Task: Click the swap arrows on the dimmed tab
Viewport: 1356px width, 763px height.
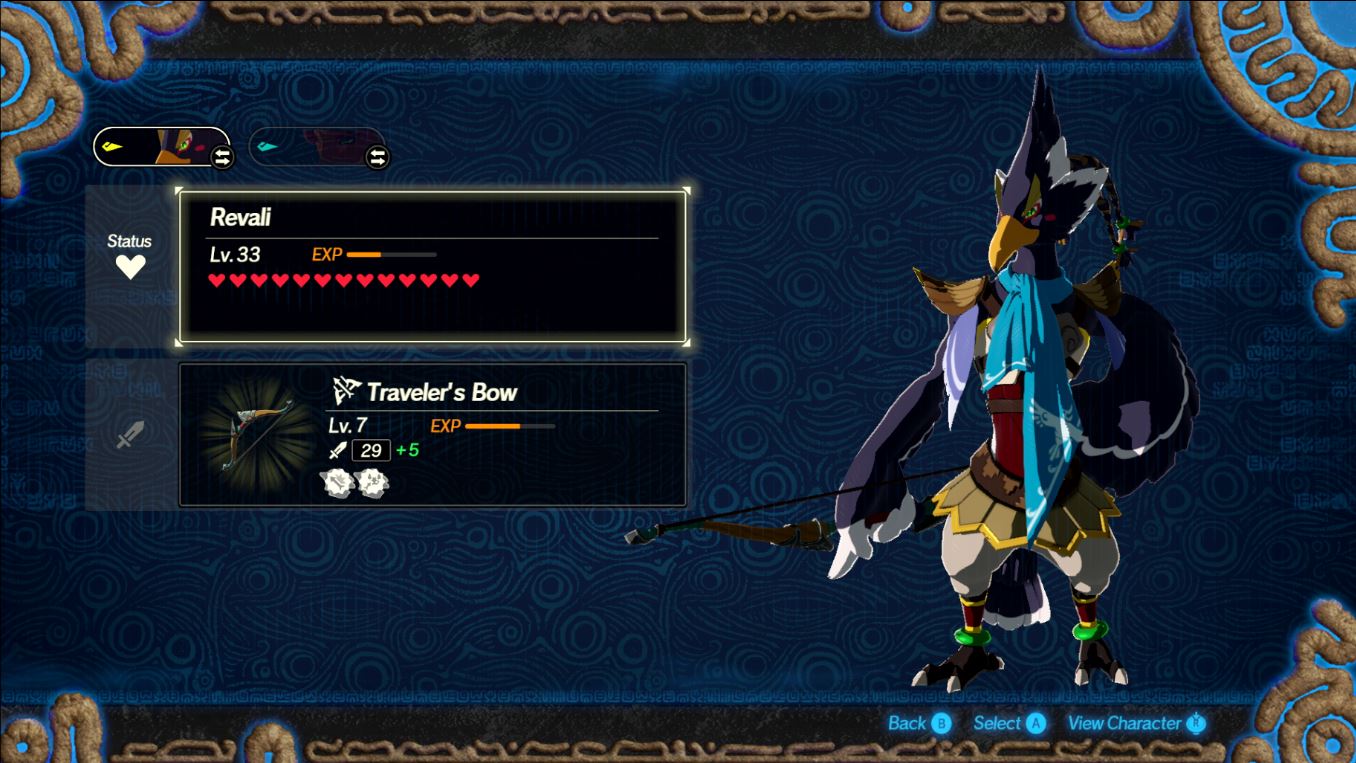Action: [377, 157]
